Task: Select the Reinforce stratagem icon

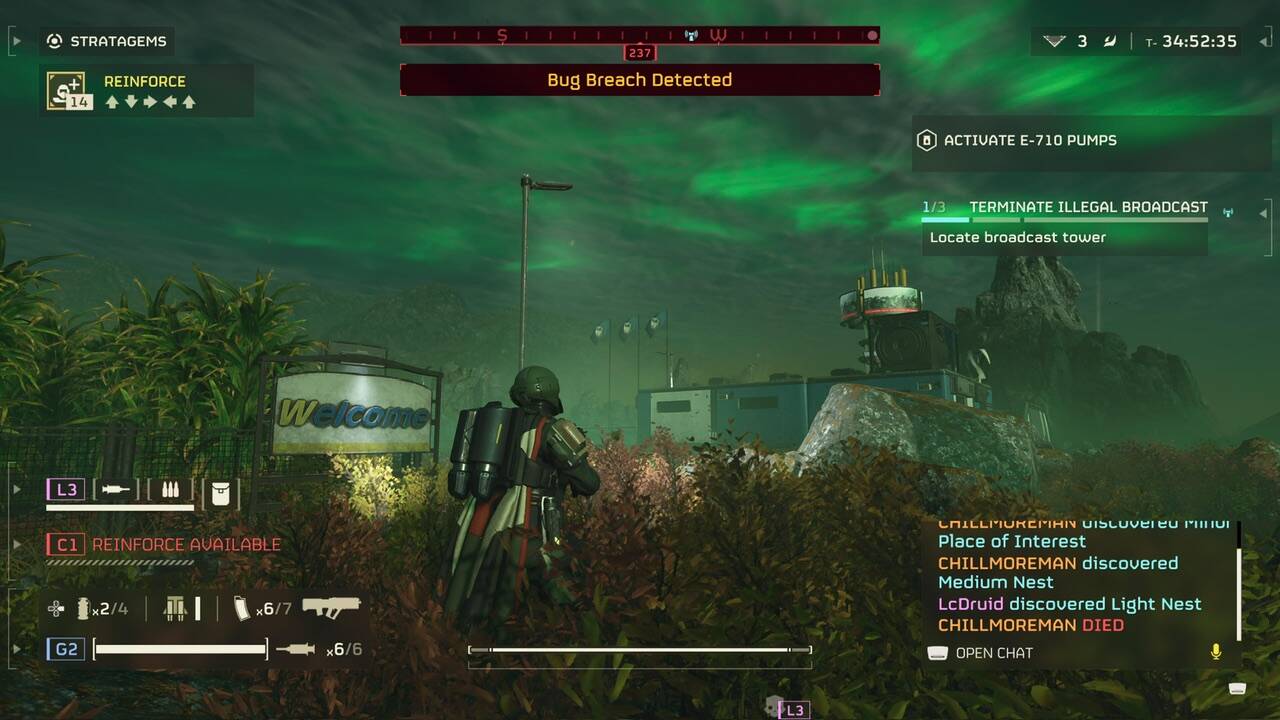Action: point(65,91)
